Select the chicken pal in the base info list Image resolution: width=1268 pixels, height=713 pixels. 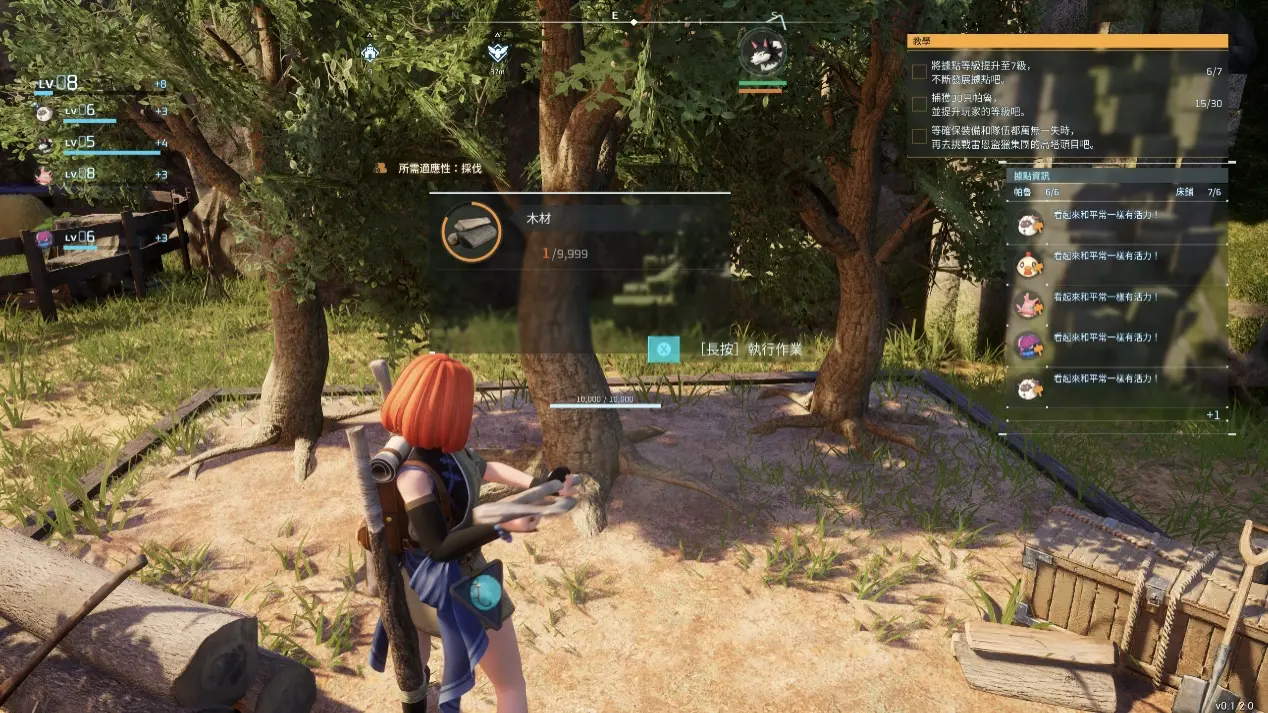click(1028, 264)
